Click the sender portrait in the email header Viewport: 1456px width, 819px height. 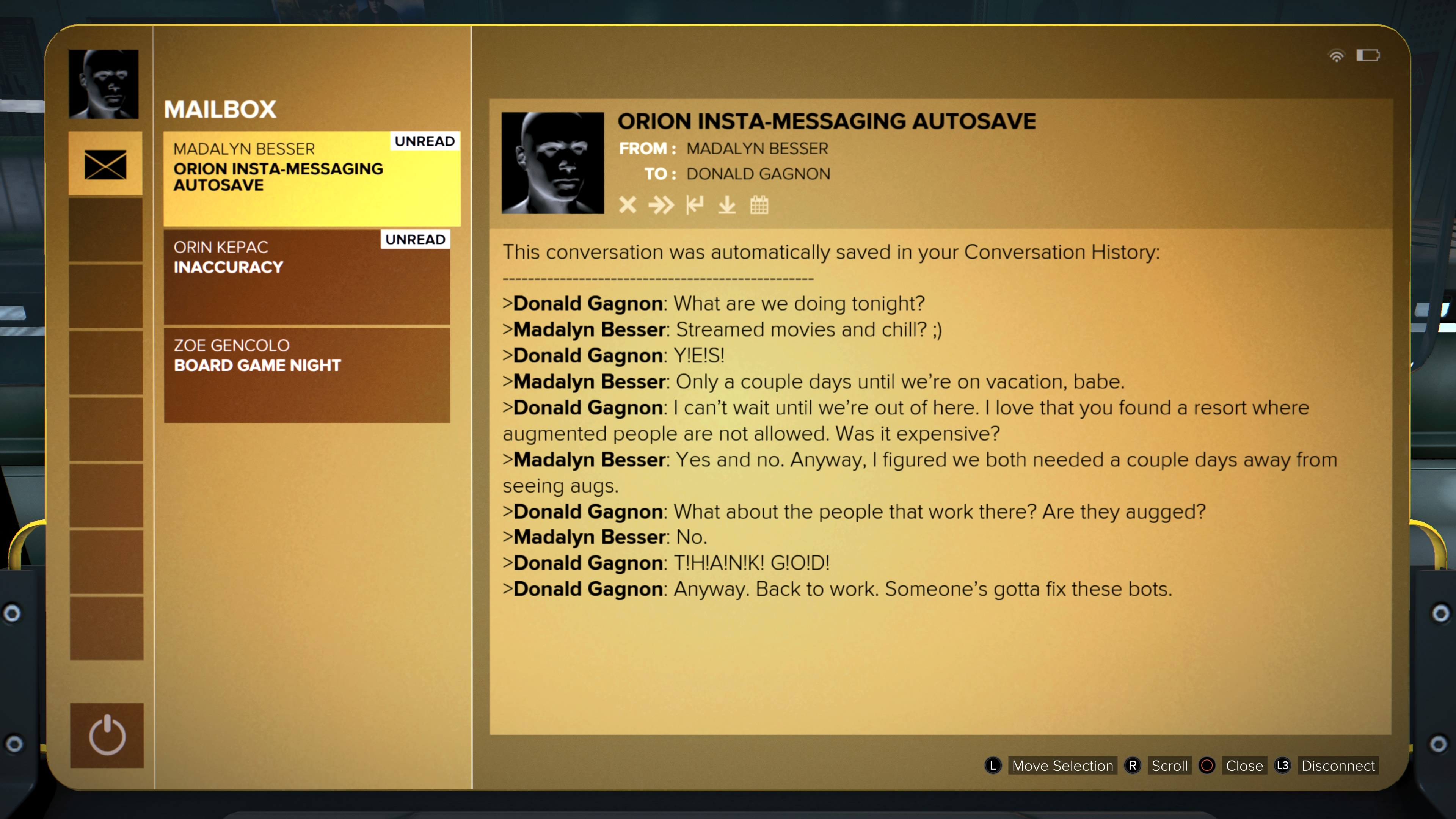(x=552, y=163)
